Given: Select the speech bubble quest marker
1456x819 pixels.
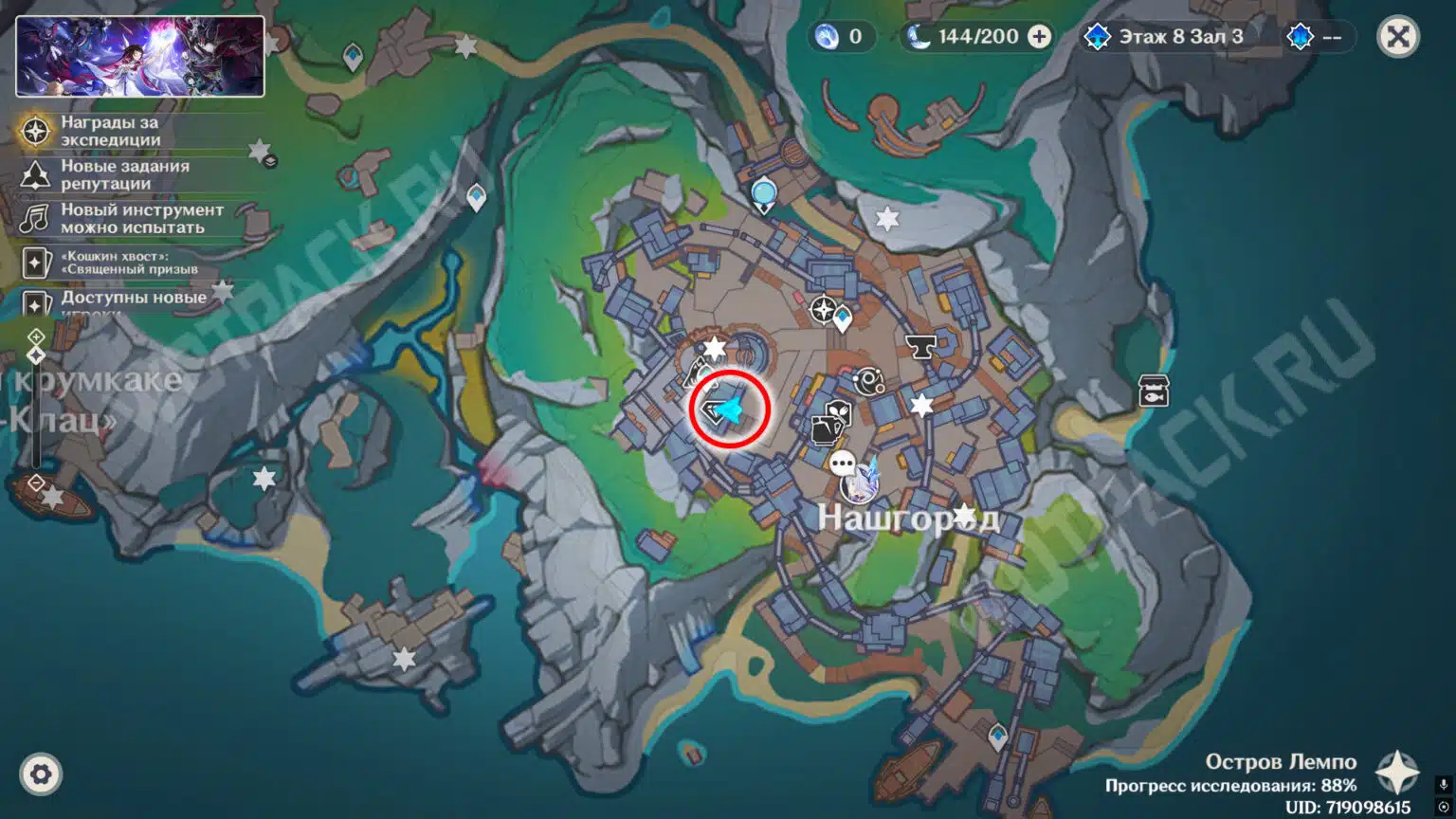Looking at the screenshot, I should (x=842, y=464).
